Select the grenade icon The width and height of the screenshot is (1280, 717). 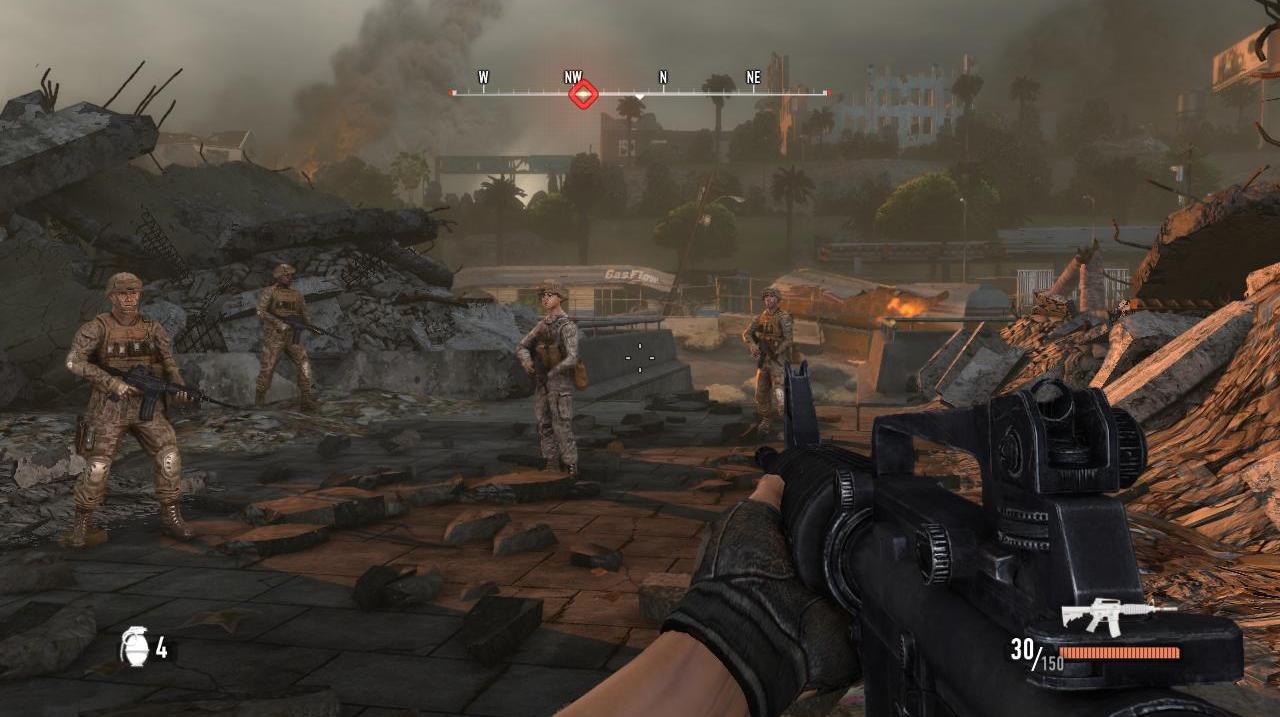click(x=134, y=646)
